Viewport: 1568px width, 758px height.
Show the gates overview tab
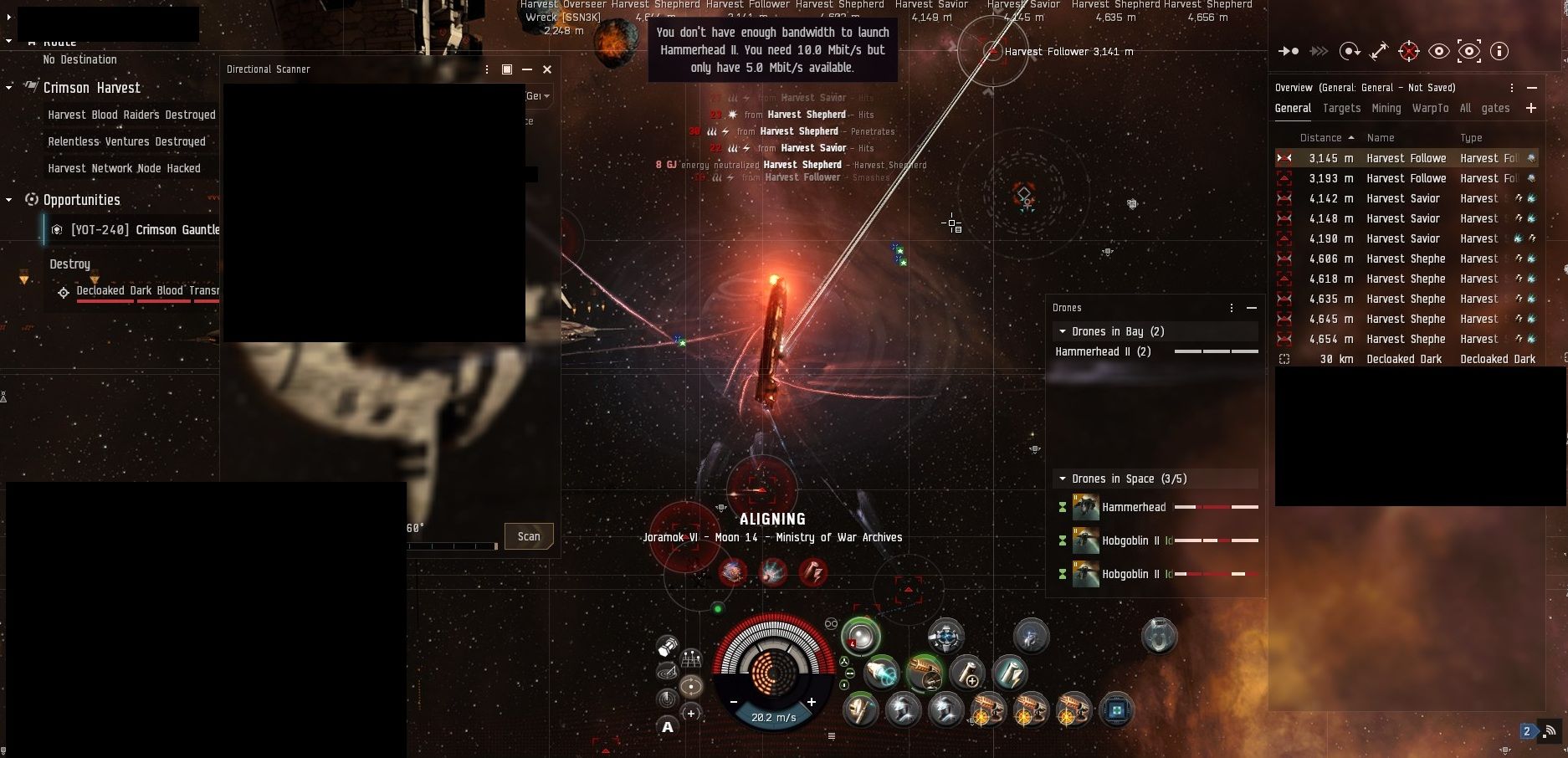coord(1495,108)
